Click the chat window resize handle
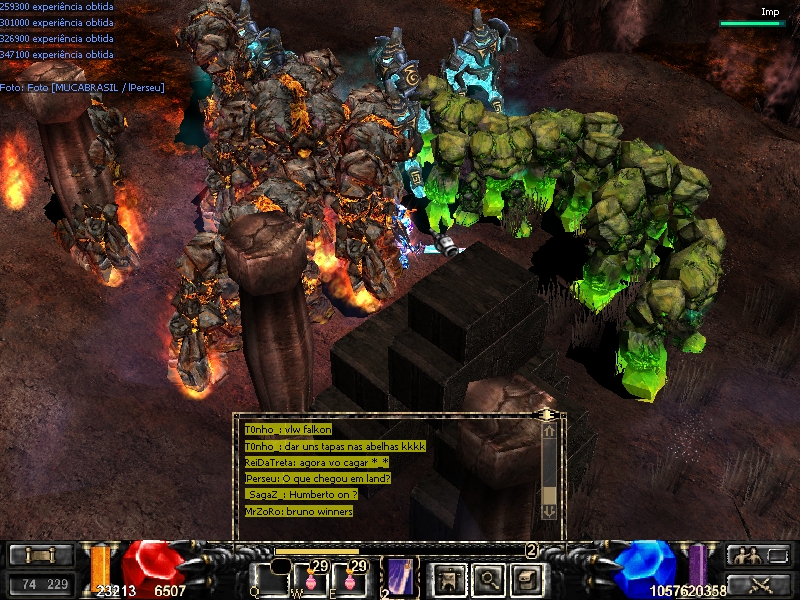 [546, 413]
